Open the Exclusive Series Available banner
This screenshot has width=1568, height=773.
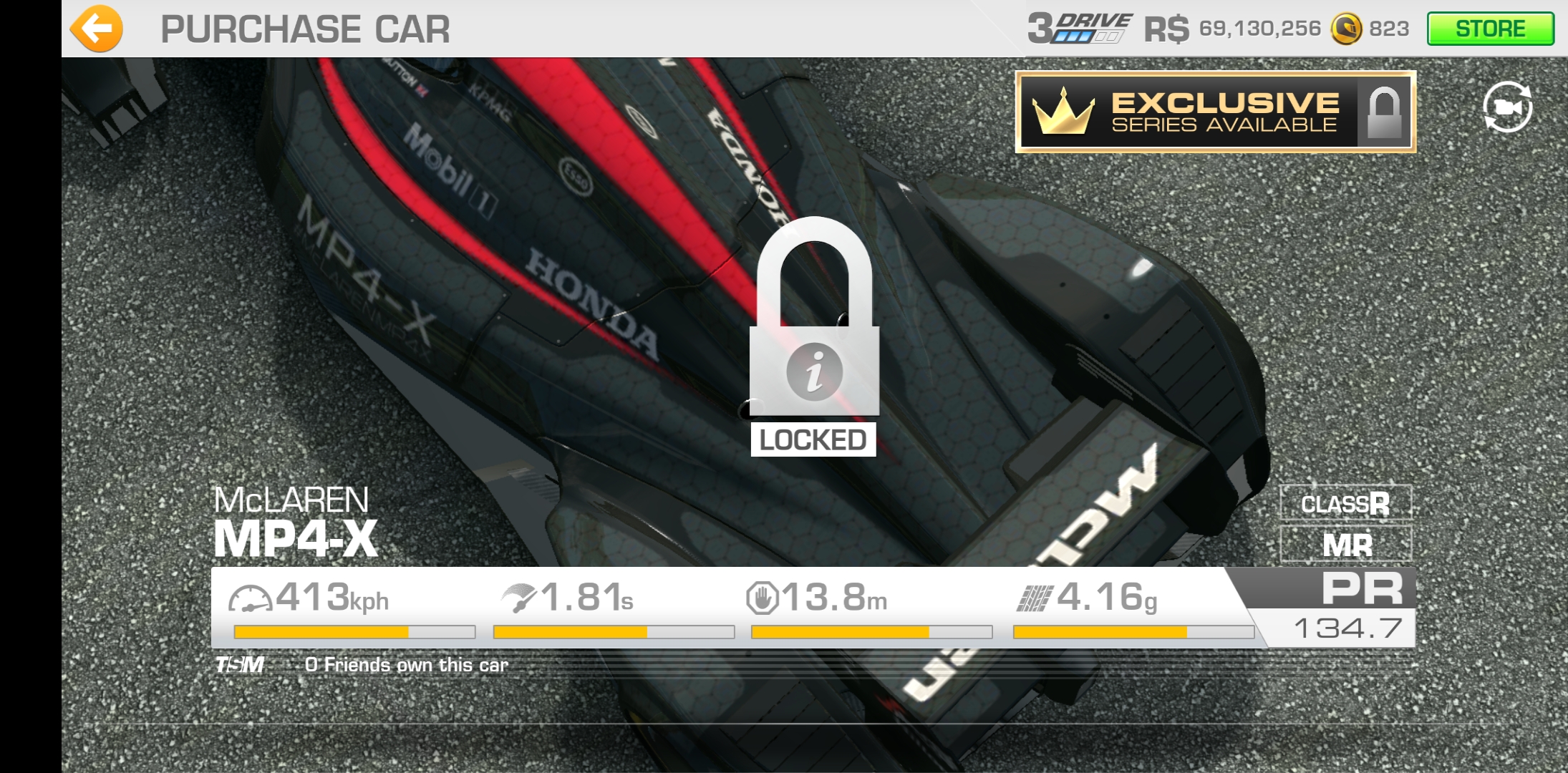pos(1215,112)
